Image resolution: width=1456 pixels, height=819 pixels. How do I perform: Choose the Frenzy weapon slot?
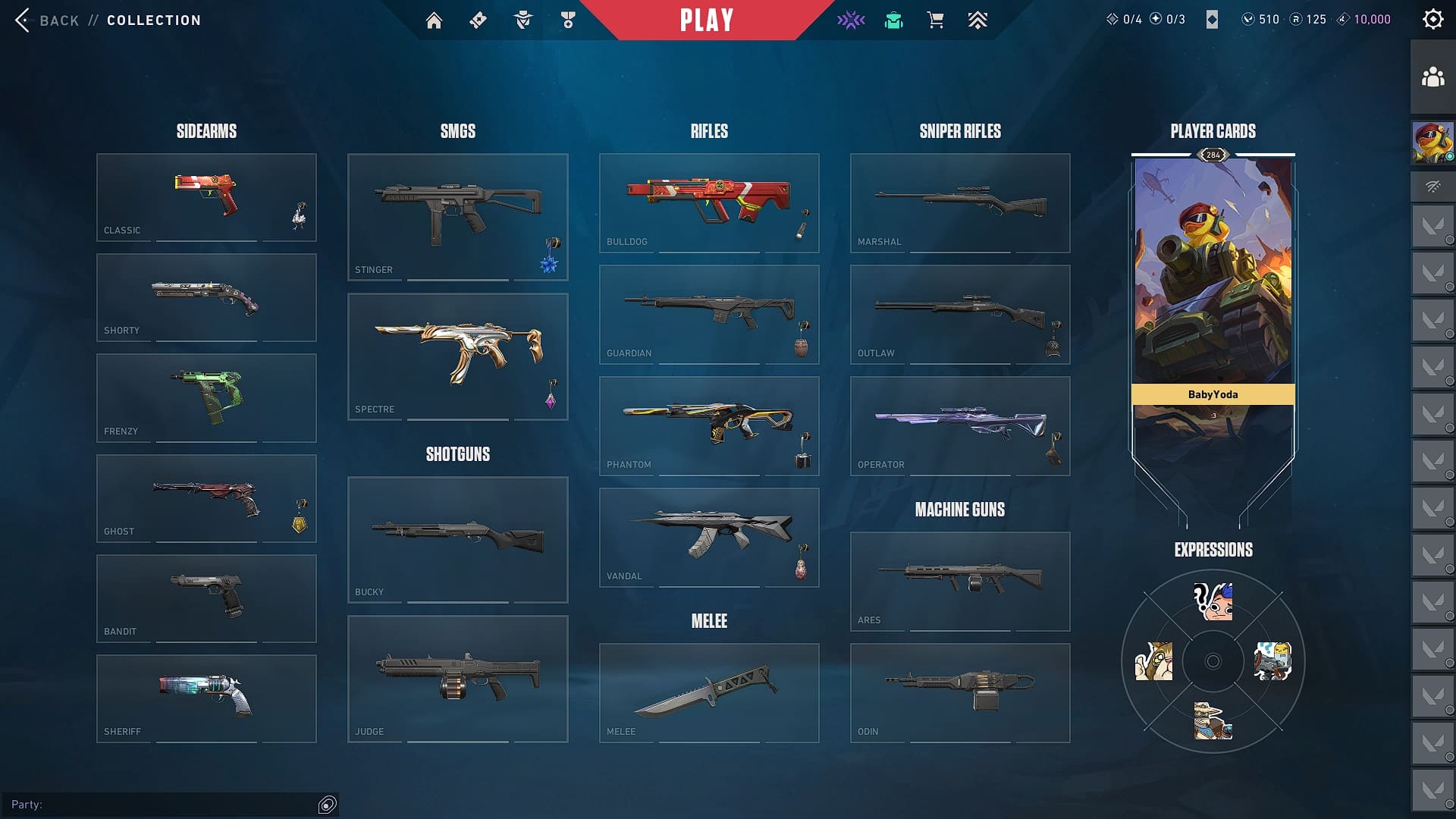click(206, 397)
